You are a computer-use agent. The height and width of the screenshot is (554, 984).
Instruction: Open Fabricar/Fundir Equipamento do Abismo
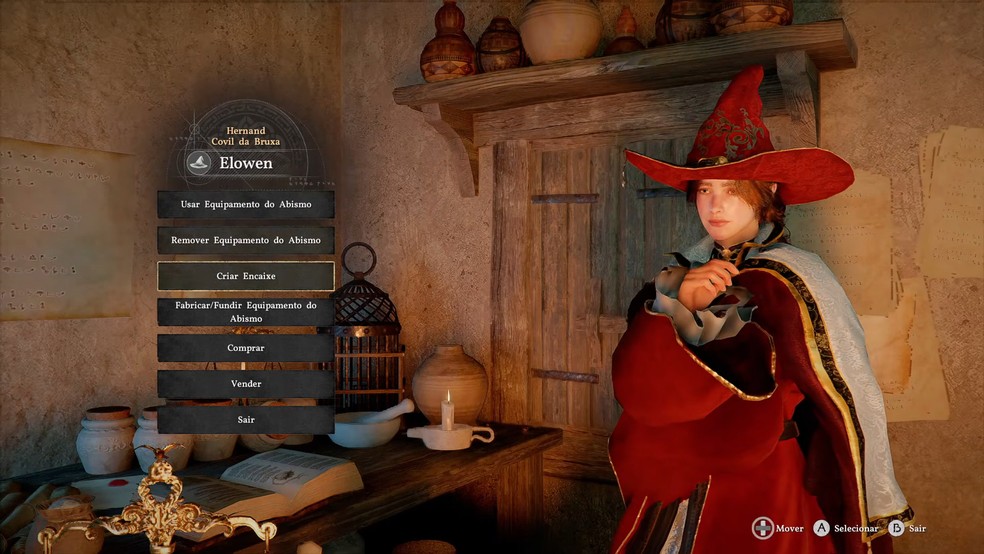pos(246,312)
